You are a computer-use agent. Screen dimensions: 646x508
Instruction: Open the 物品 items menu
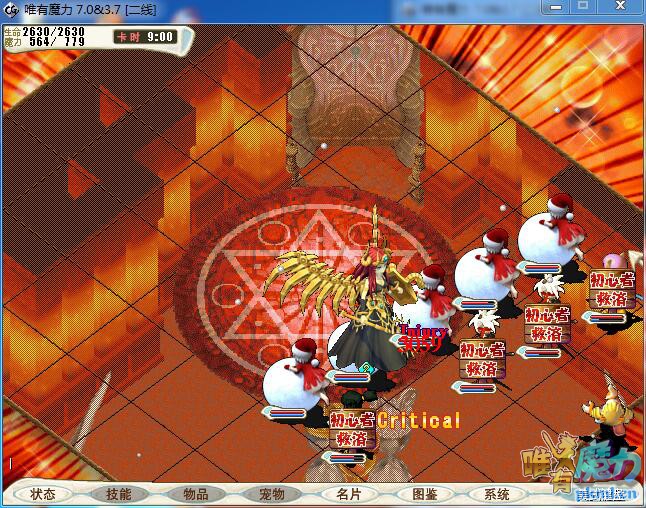point(195,494)
